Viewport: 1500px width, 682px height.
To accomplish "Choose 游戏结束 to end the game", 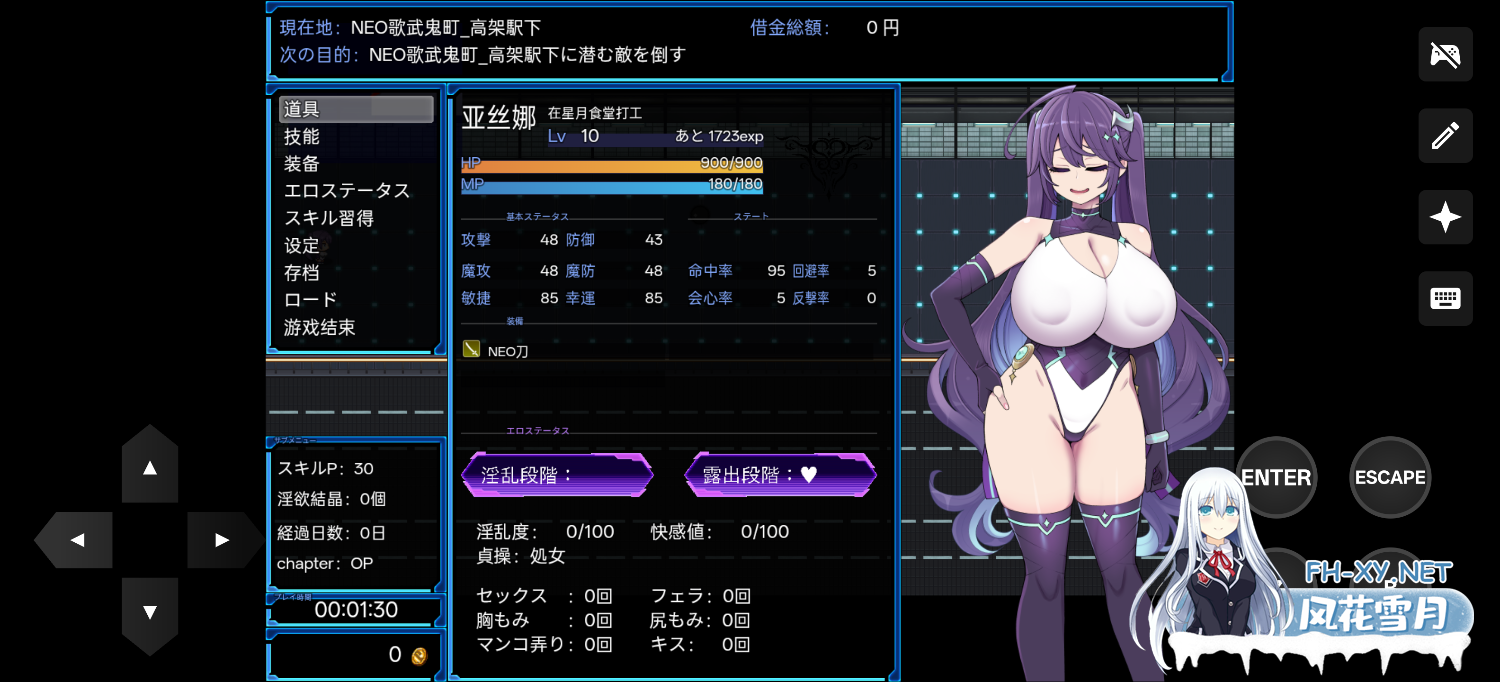I will tap(320, 327).
